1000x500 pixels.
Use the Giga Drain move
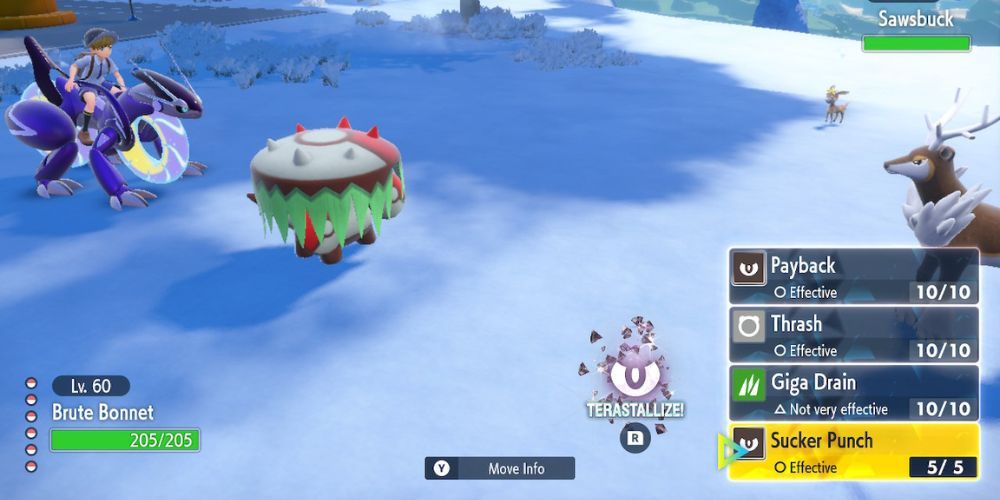coord(853,392)
